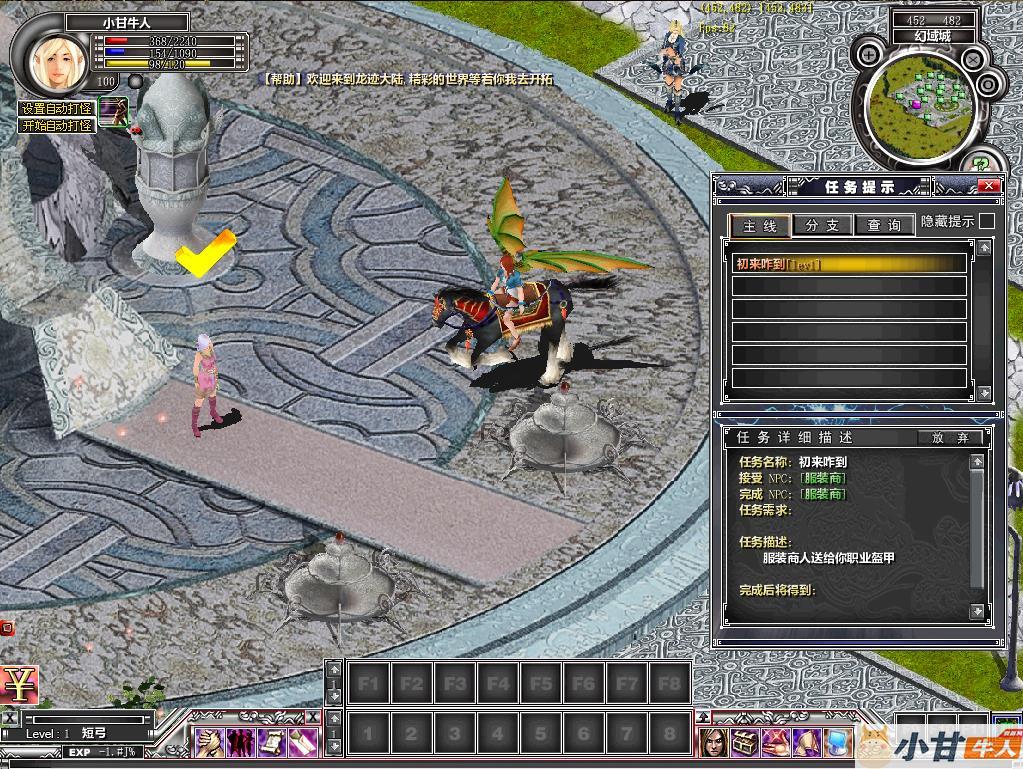Toggle the 隐藏提示 checkbox
This screenshot has height=769, width=1023.
[987, 221]
